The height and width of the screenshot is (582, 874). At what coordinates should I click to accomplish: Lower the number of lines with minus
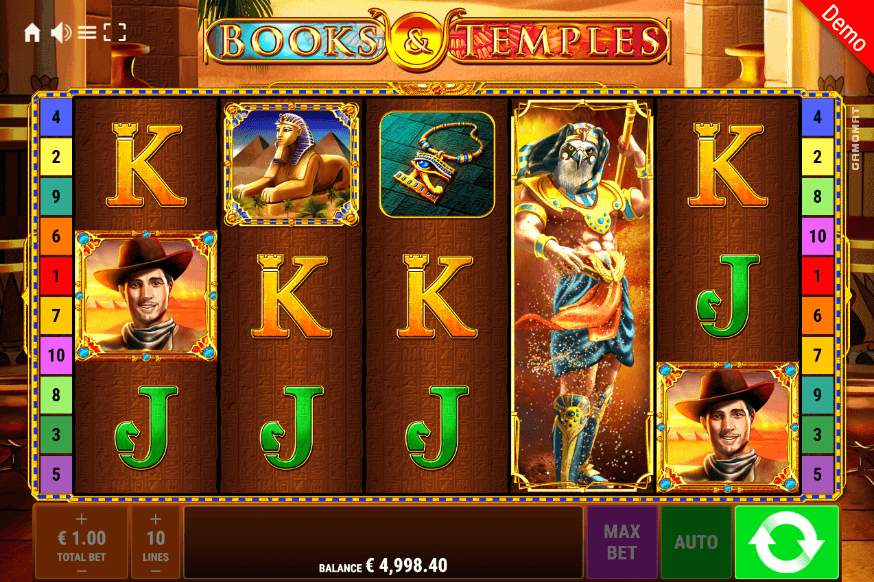click(x=155, y=570)
